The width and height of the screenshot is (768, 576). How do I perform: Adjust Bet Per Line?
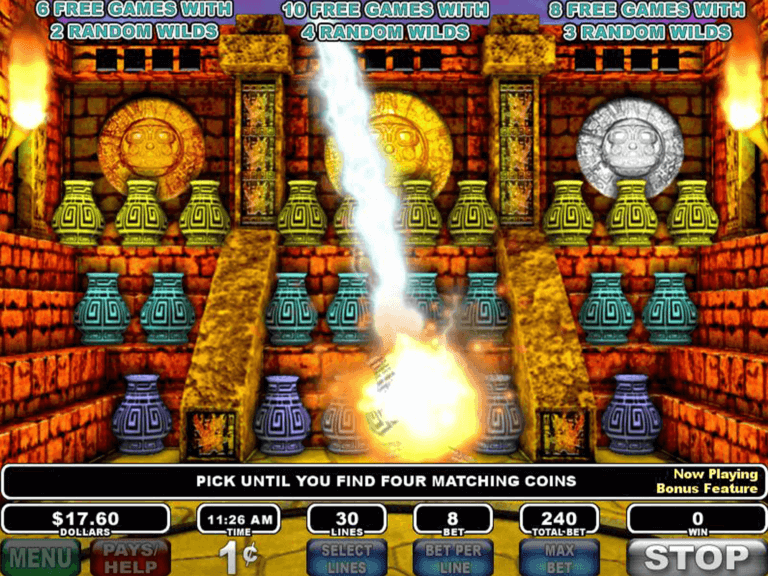(453, 558)
